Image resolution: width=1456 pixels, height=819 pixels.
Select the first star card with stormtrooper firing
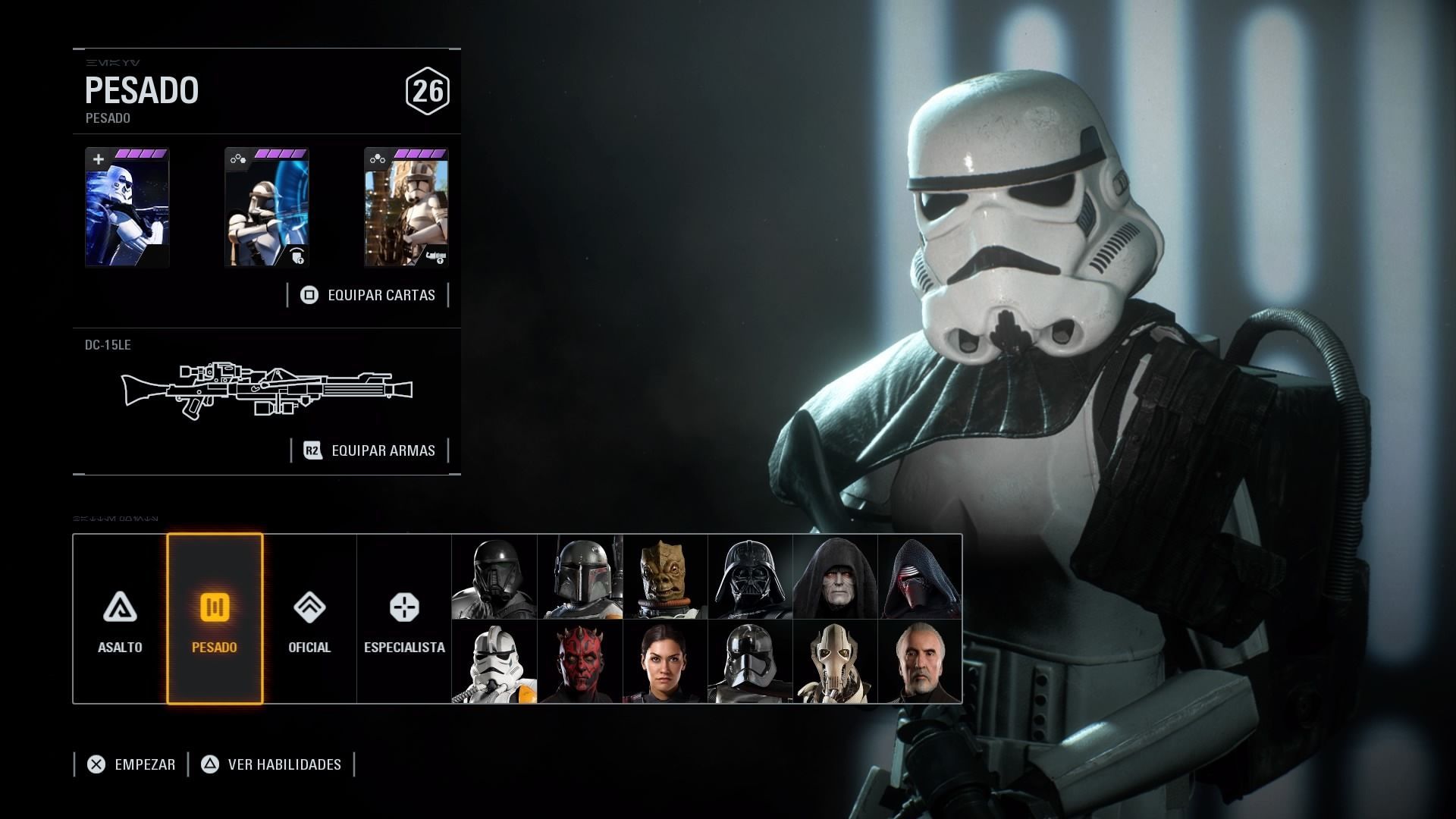point(127,207)
